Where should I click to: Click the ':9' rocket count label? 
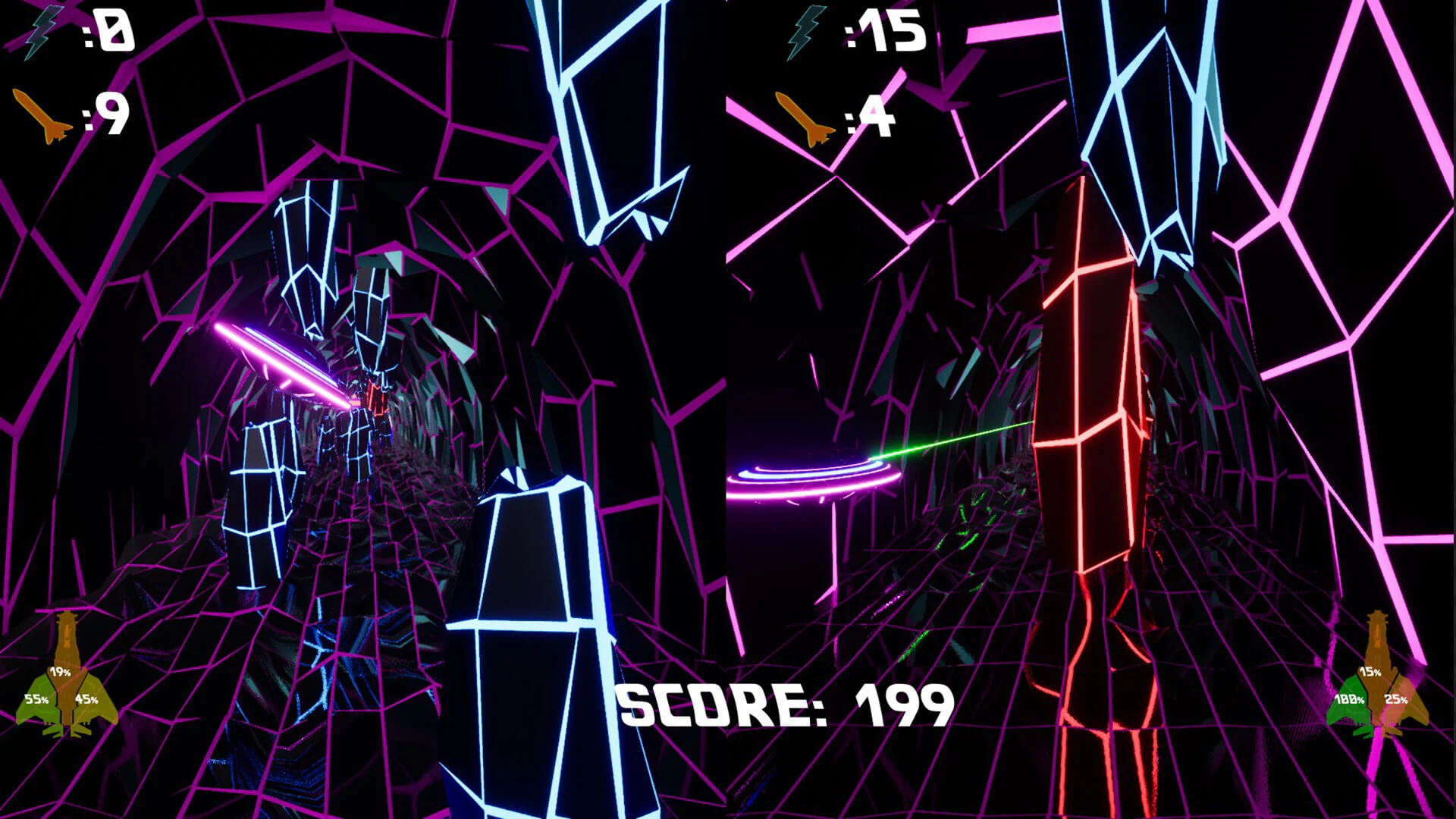(x=106, y=114)
